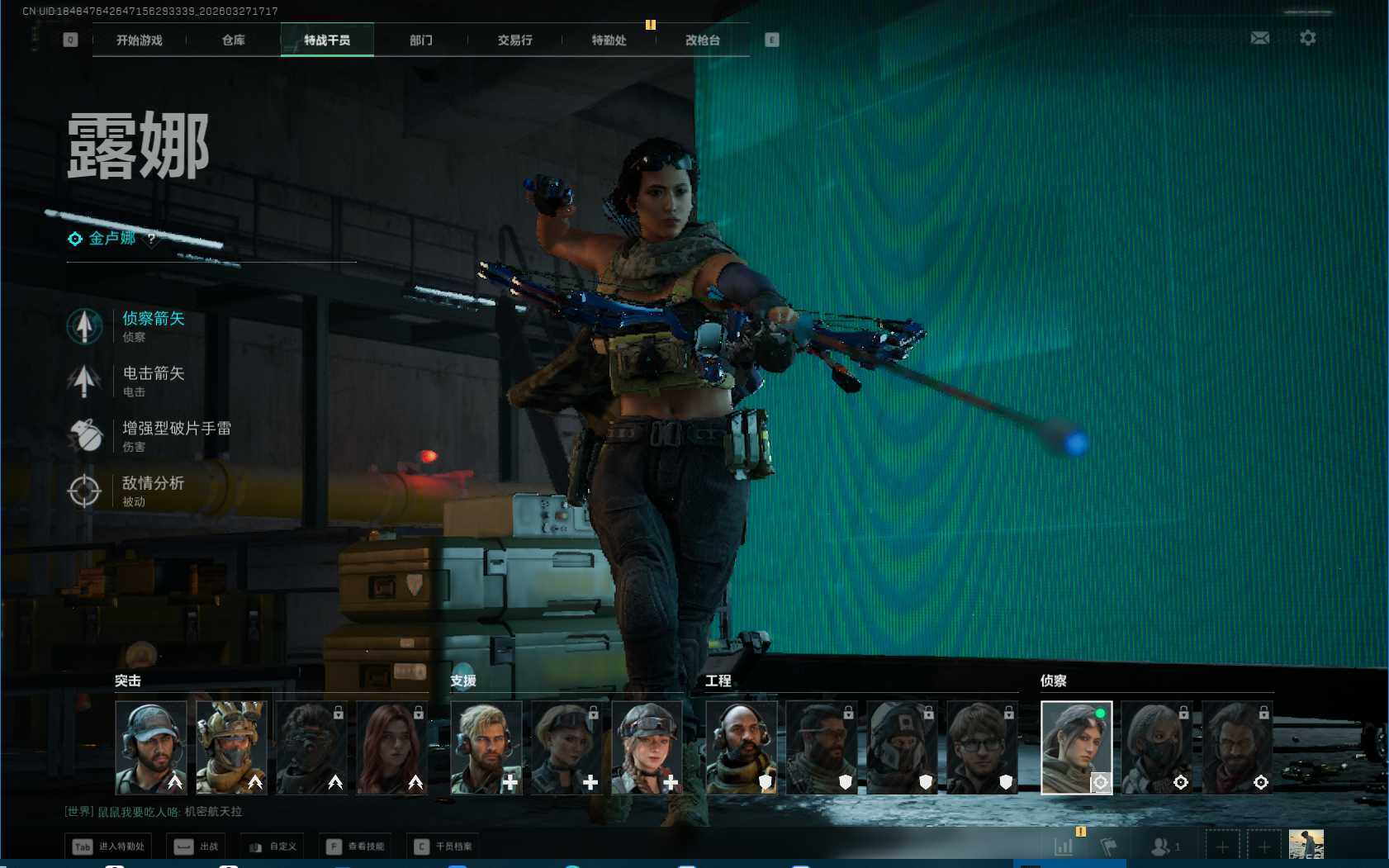
Task: Go to the 交易行 tab
Action: [x=514, y=40]
